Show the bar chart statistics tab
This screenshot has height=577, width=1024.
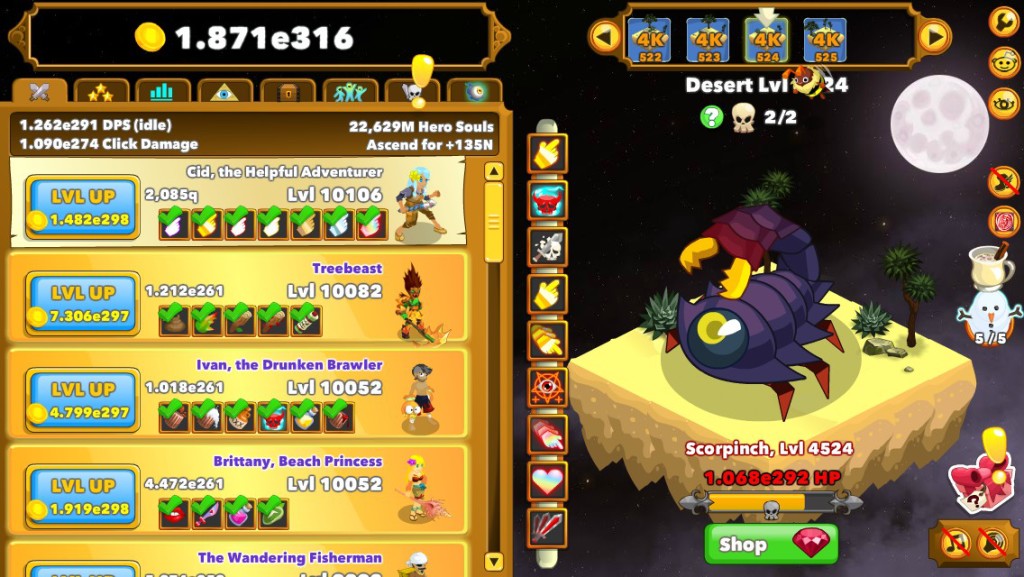point(162,92)
